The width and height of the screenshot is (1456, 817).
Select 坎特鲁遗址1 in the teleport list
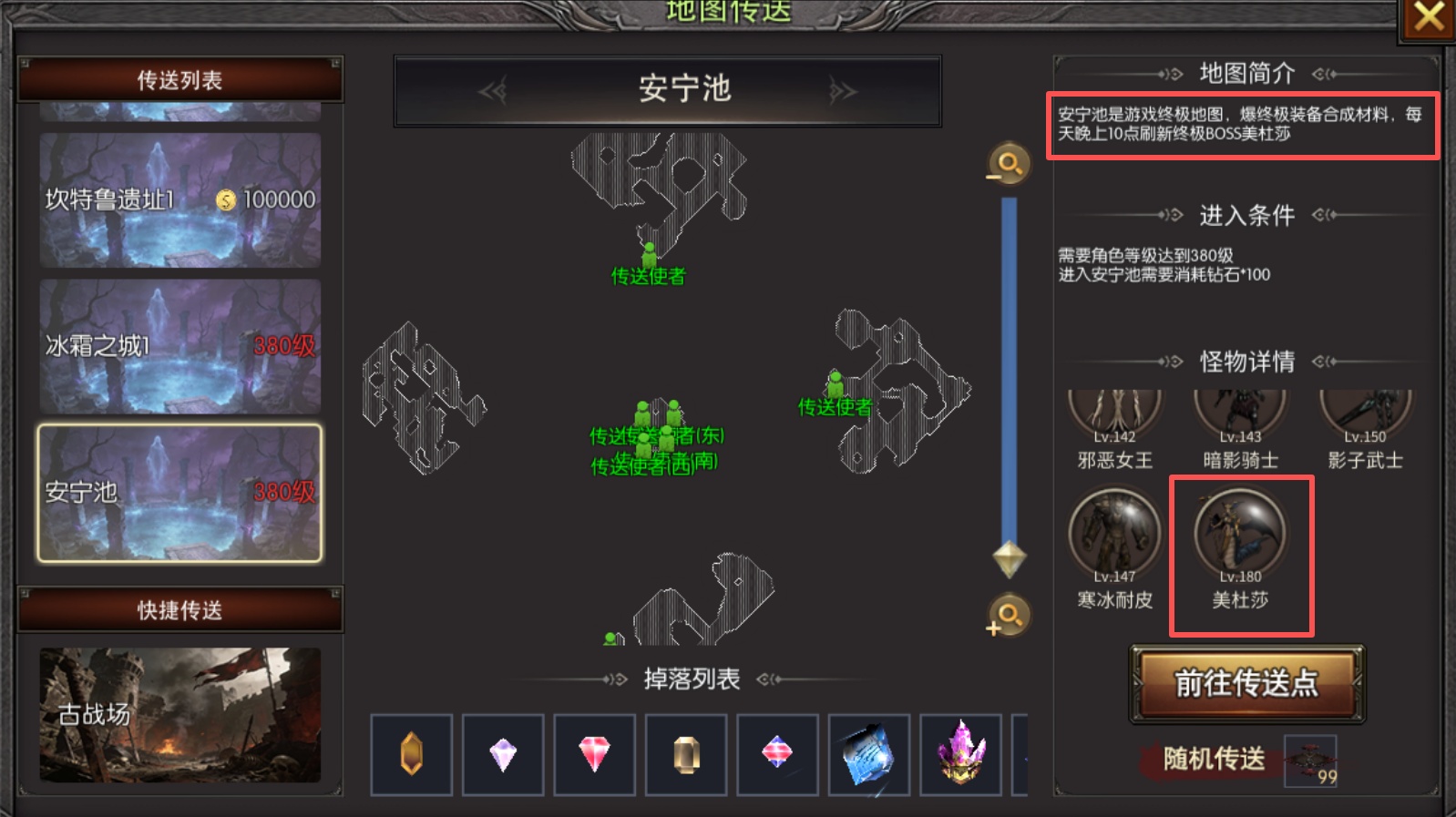pyautogui.click(x=178, y=202)
